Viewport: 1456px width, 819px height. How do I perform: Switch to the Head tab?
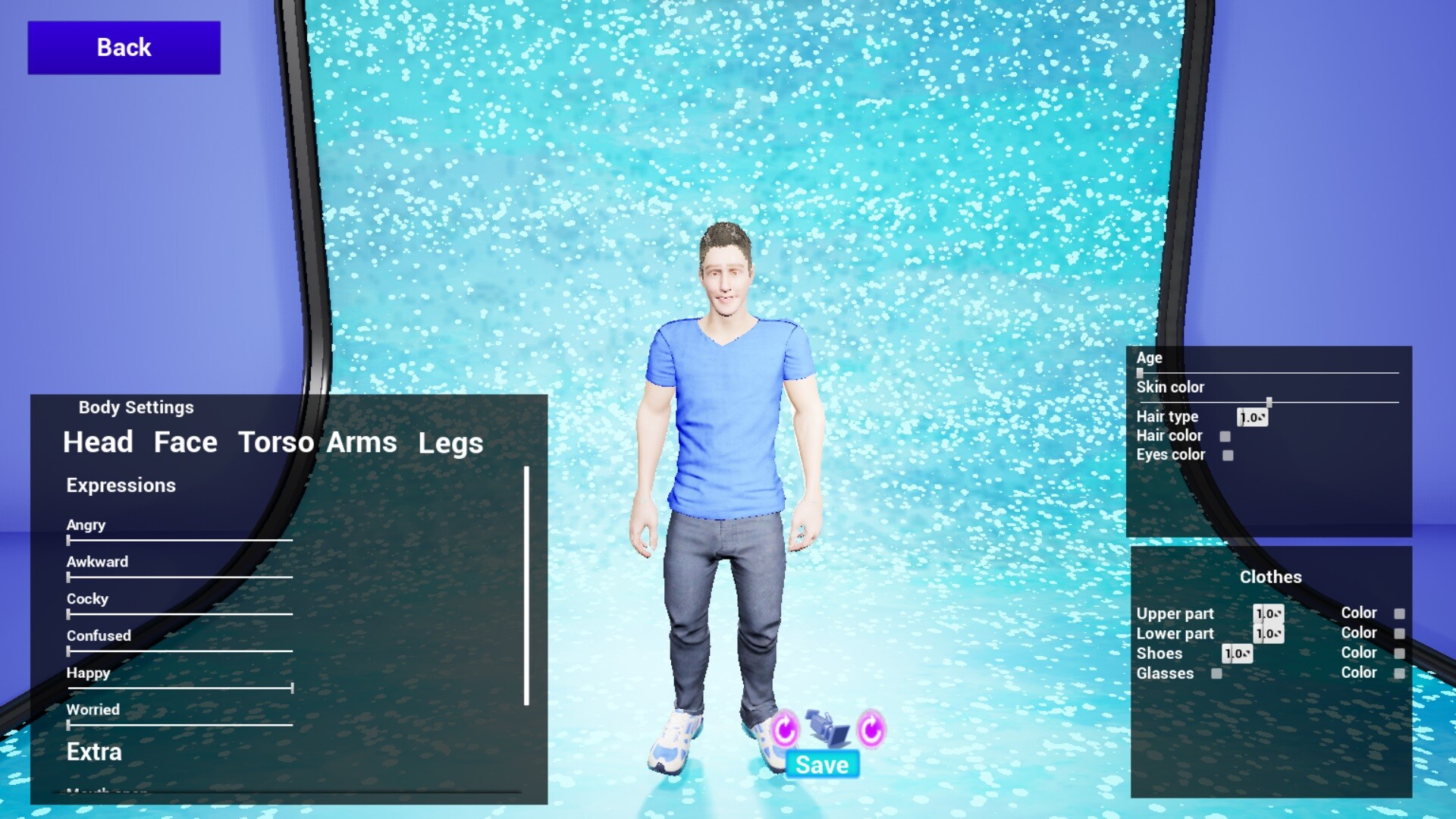click(97, 442)
